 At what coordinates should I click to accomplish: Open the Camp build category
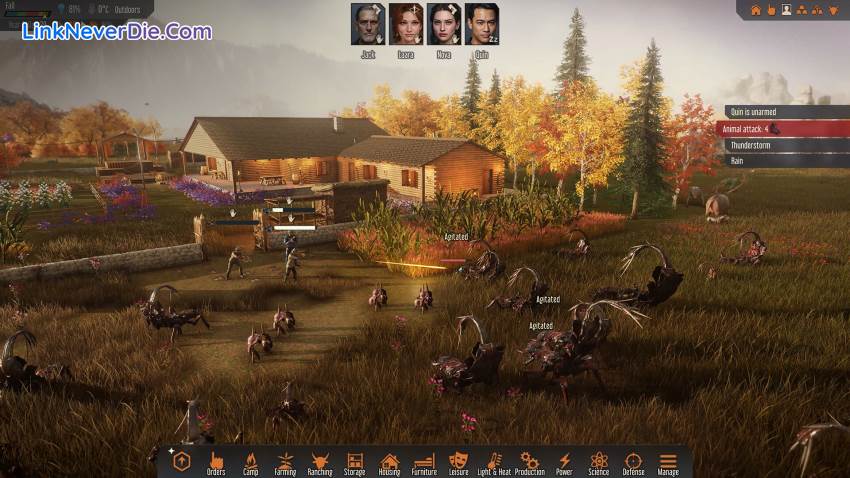[x=251, y=461]
